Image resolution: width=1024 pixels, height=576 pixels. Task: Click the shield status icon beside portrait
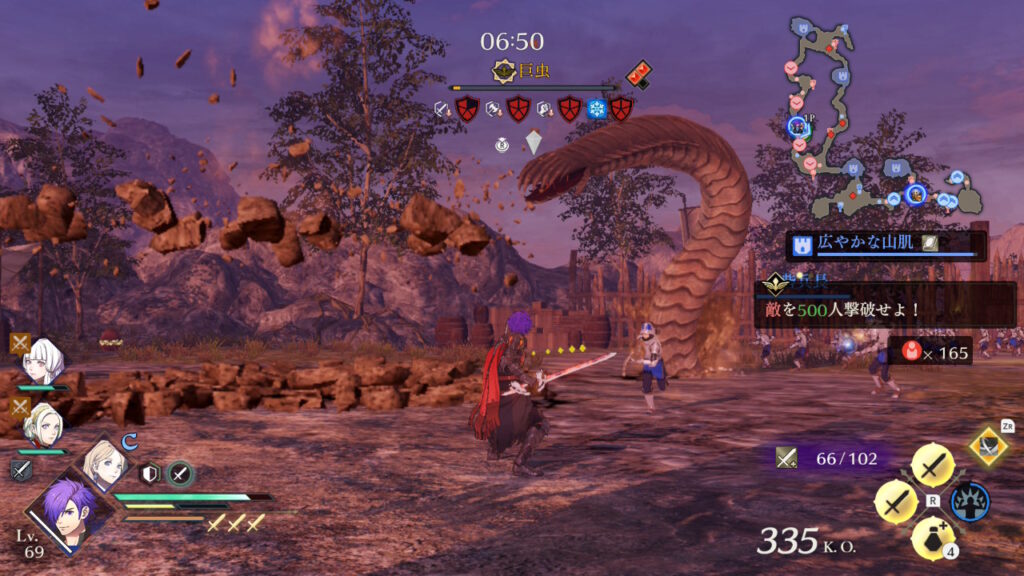click(x=150, y=474)
